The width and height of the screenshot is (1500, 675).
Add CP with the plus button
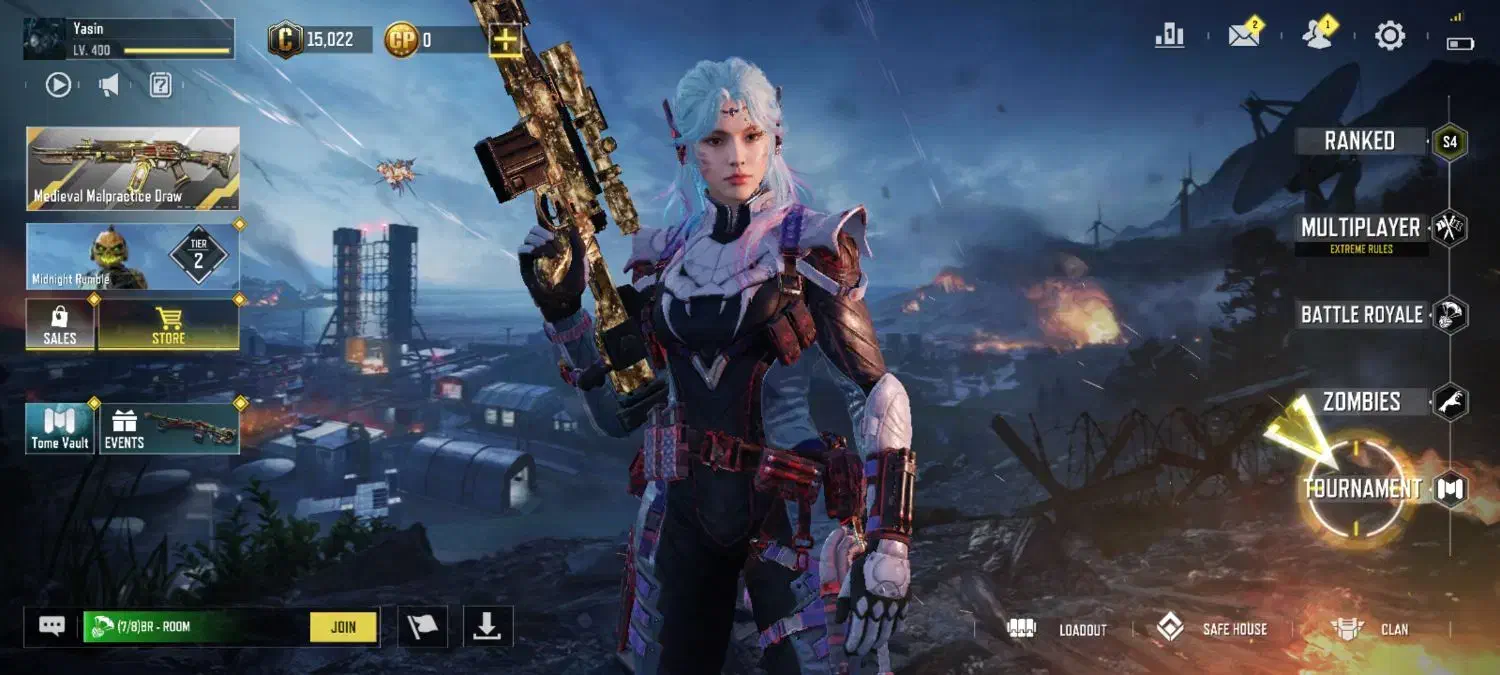point(506,40)
